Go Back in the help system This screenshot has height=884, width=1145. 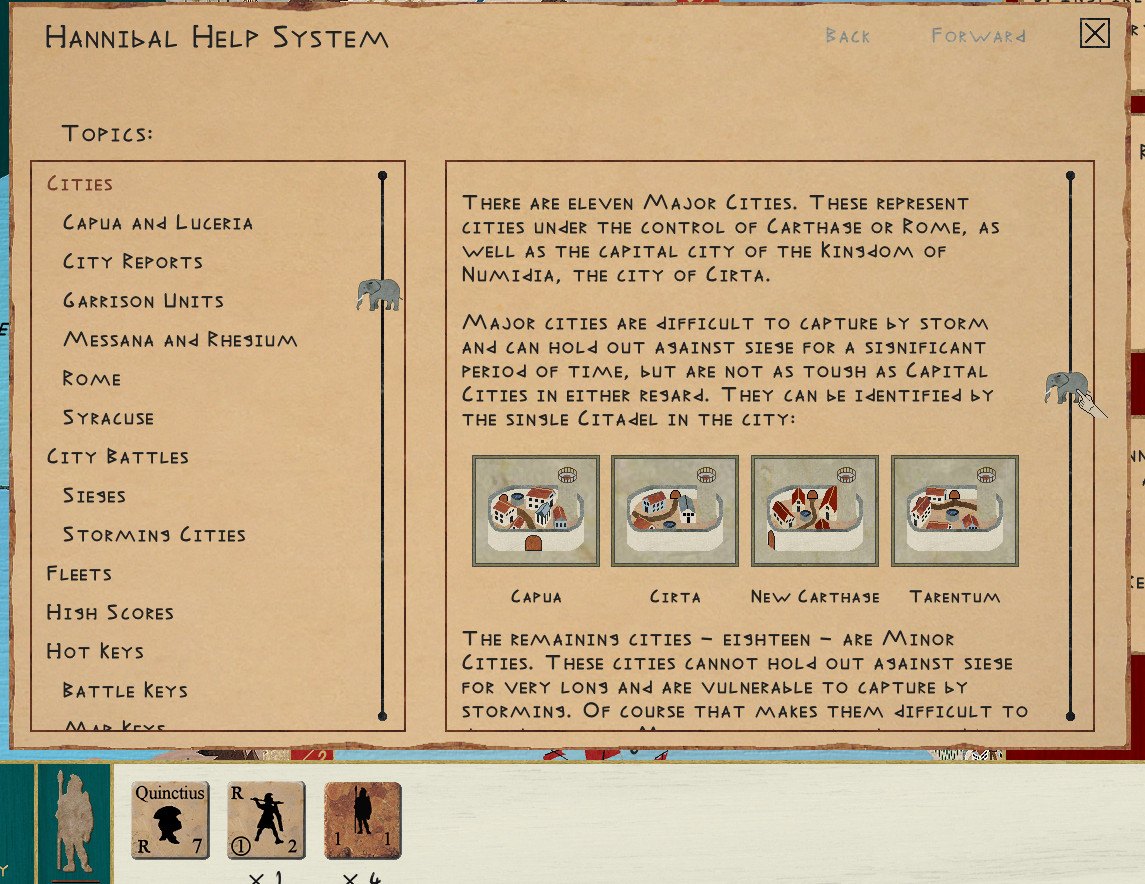[x=848, y=37]
